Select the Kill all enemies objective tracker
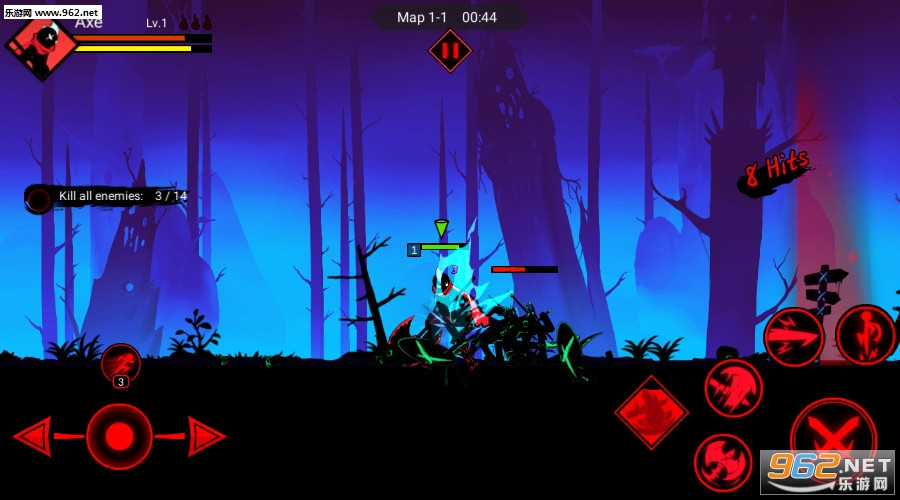900x500 pixels. point(107,197)
